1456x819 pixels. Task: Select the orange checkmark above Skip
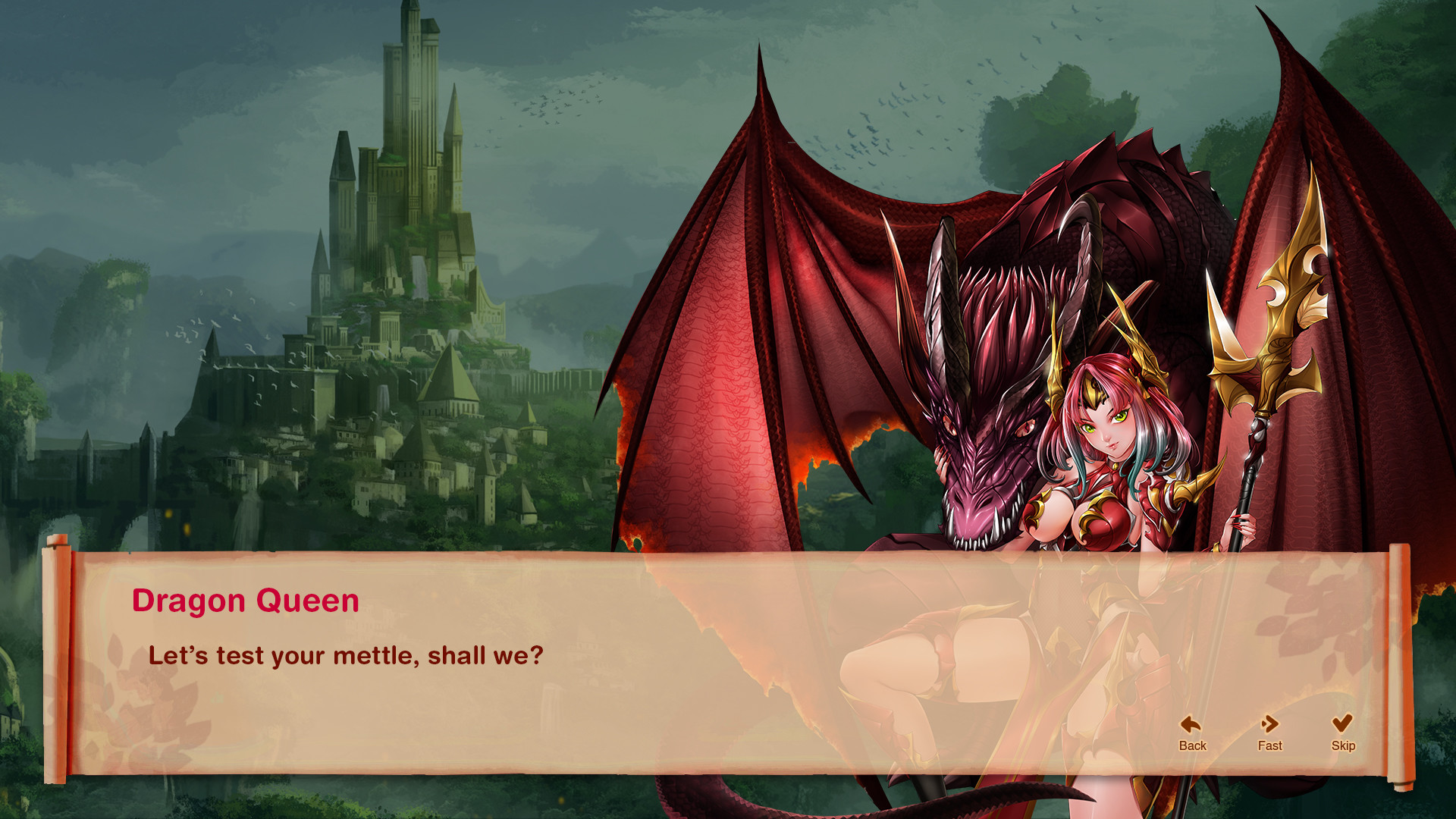1344,724
